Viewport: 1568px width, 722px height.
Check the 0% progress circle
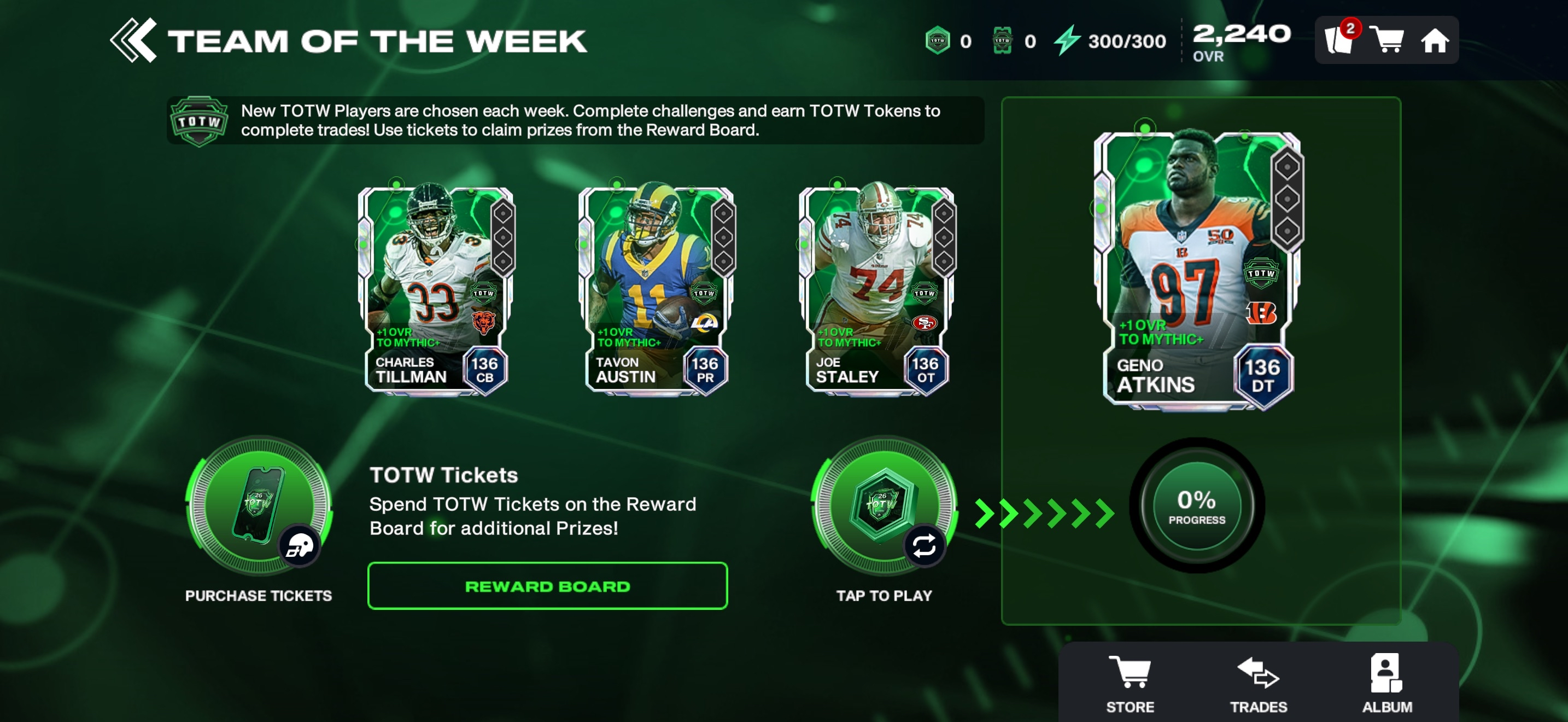(1196, 505)
